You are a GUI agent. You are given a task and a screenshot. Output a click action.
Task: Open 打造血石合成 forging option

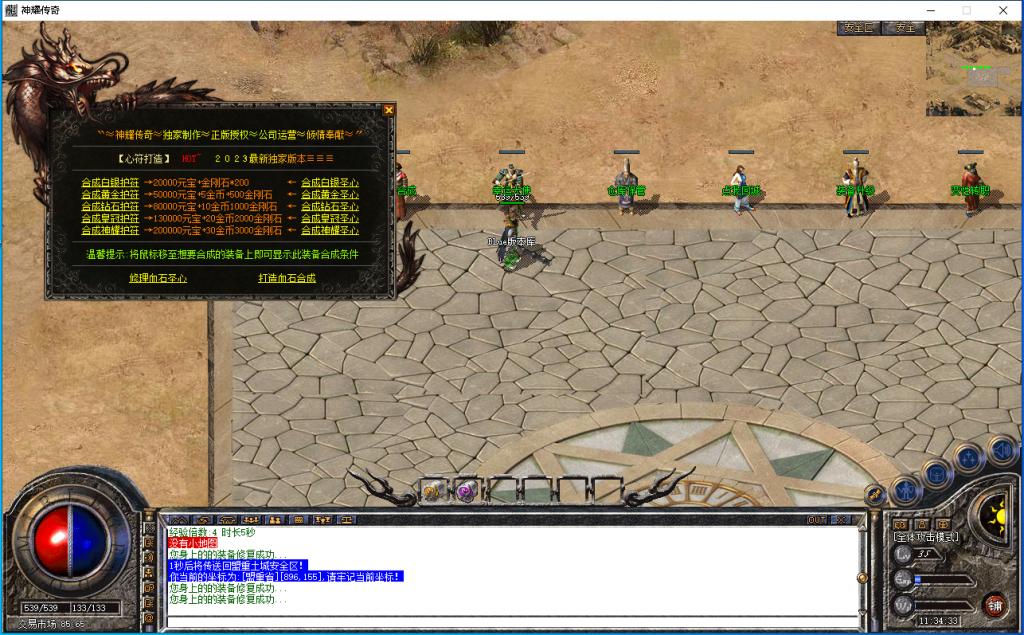click(287, 278)
